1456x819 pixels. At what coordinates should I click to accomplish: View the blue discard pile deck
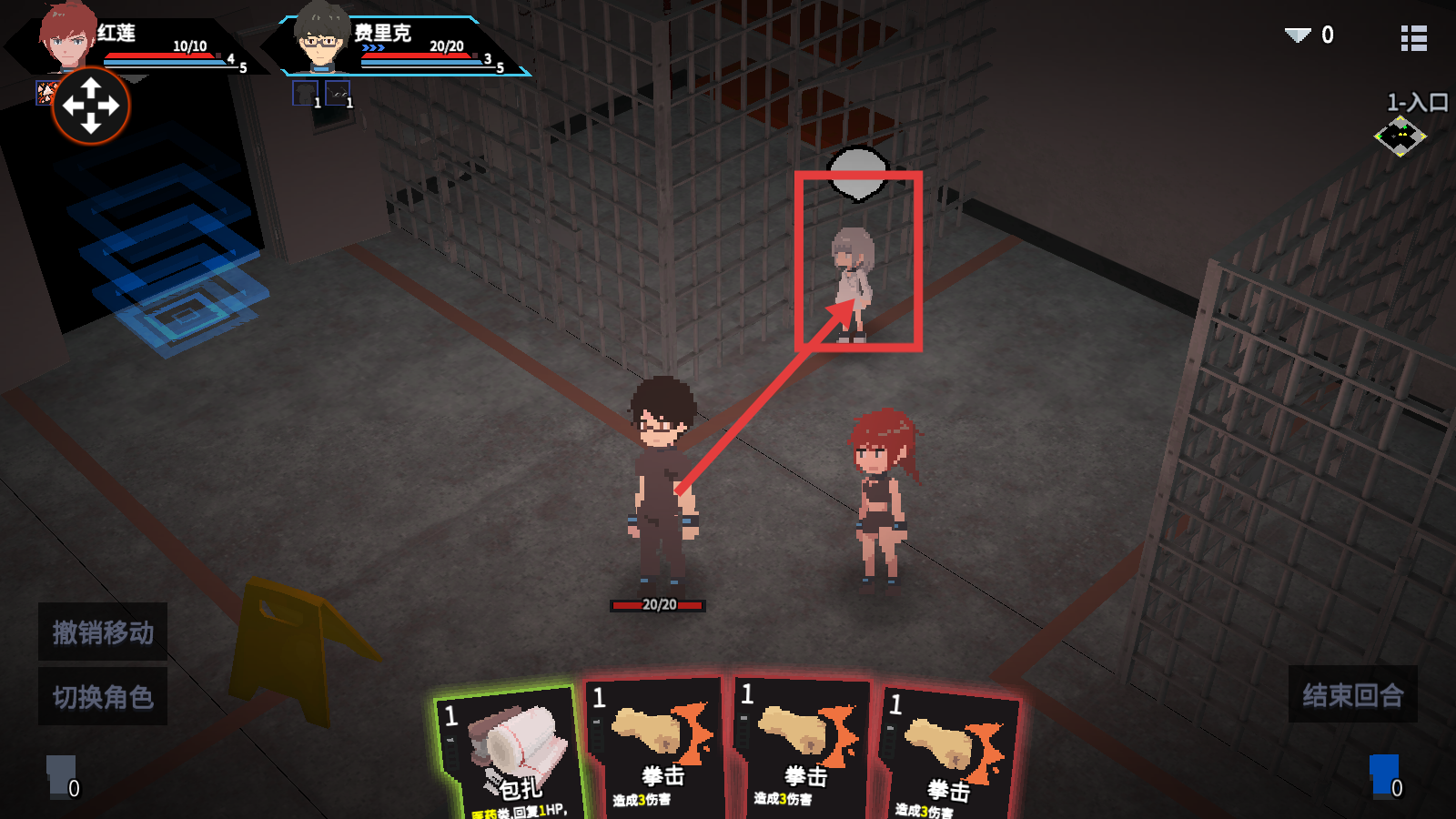tap(1384, 775)
